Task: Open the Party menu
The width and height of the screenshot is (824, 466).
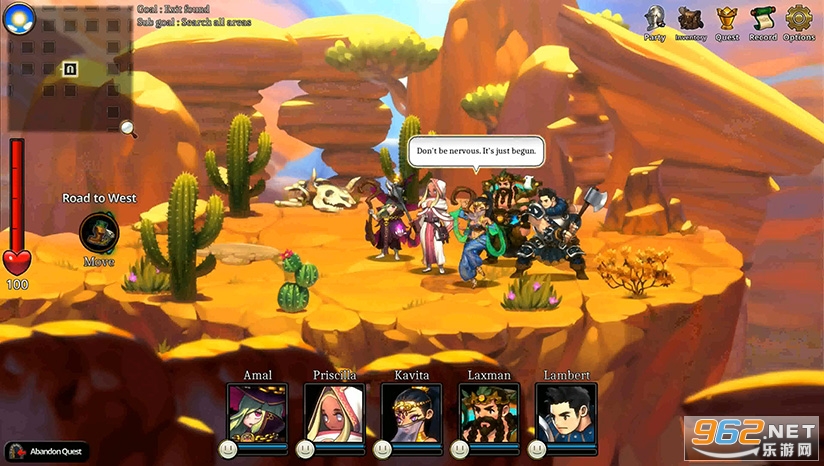Action: 655,20
